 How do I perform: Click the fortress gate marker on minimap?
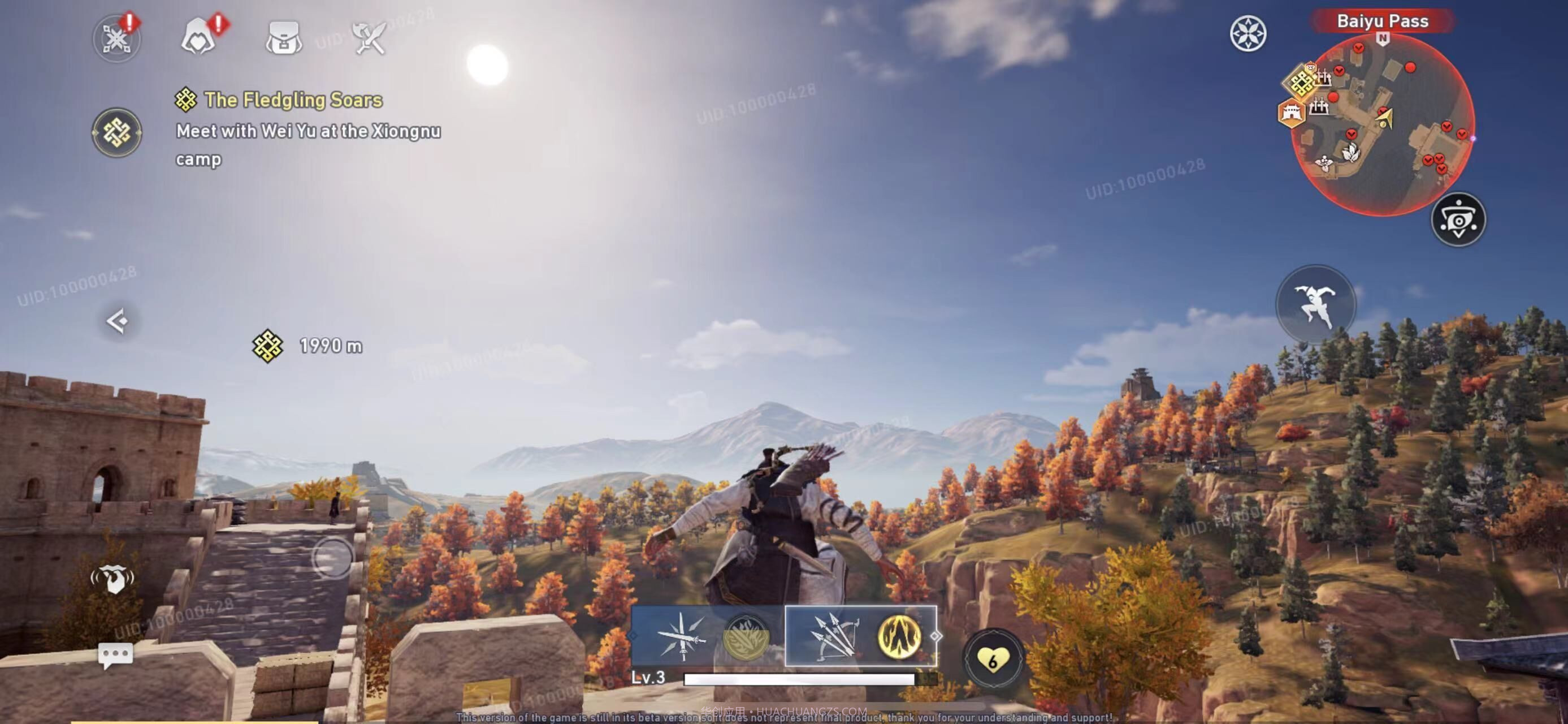pyautogui.click(x=1290, y=113)
